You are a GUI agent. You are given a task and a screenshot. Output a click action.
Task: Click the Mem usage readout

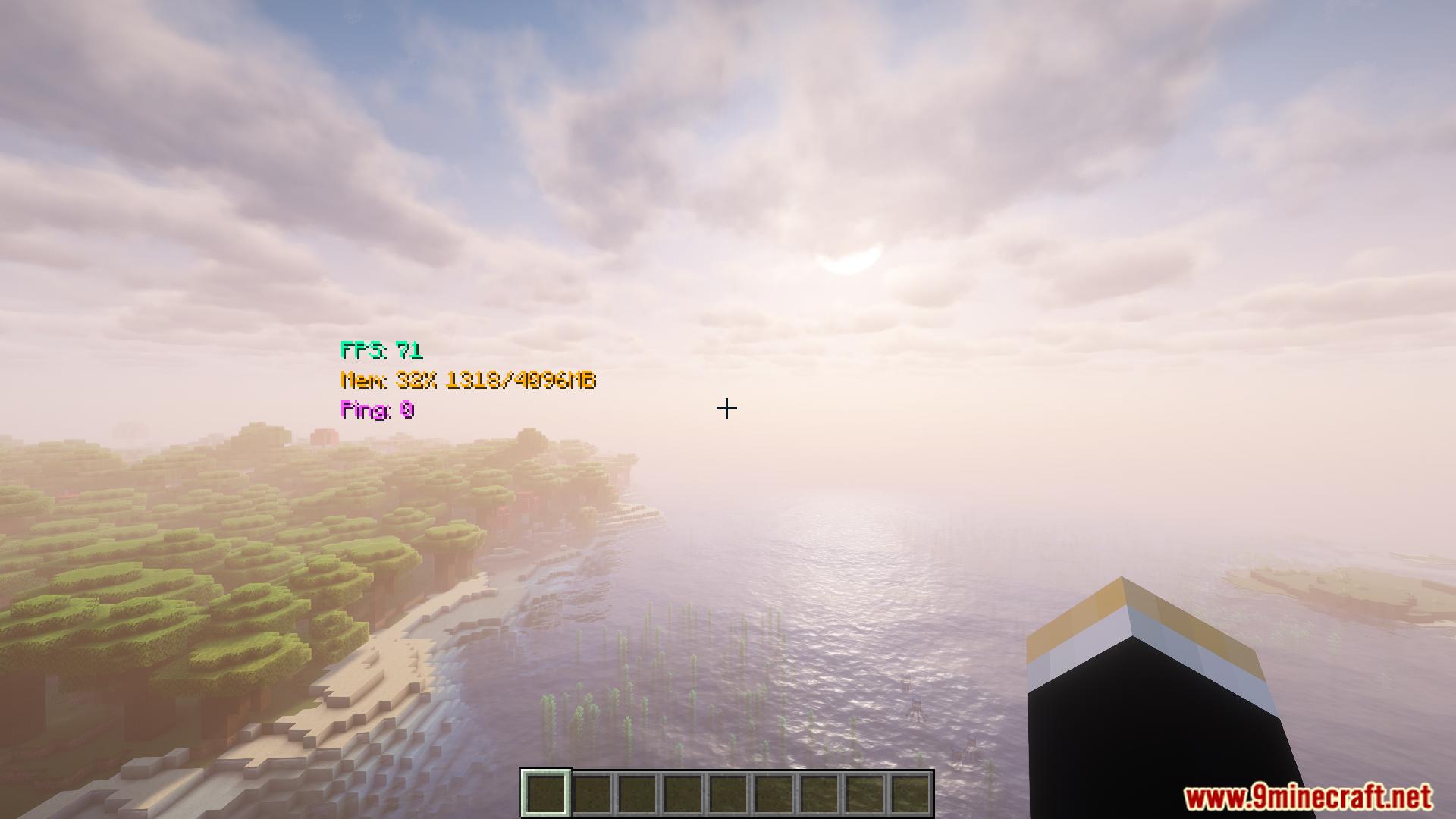[469, 381]
